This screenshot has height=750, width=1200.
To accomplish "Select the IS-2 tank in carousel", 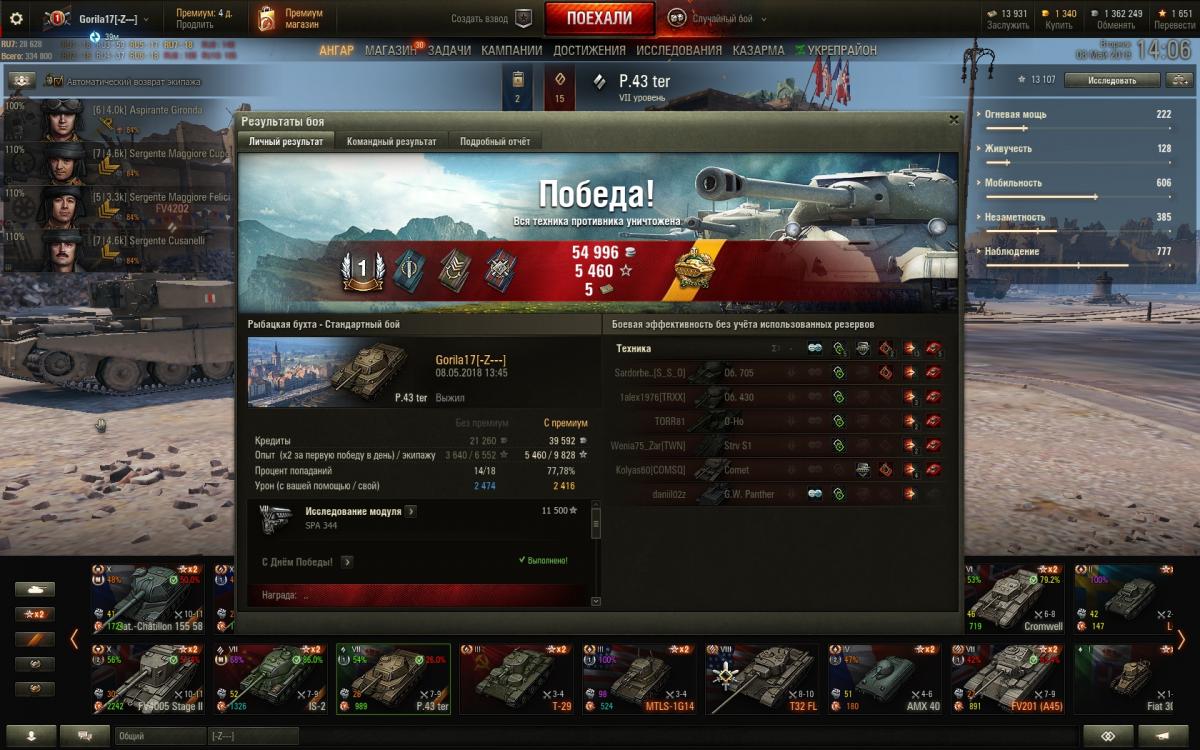I will tap(270, 678).
